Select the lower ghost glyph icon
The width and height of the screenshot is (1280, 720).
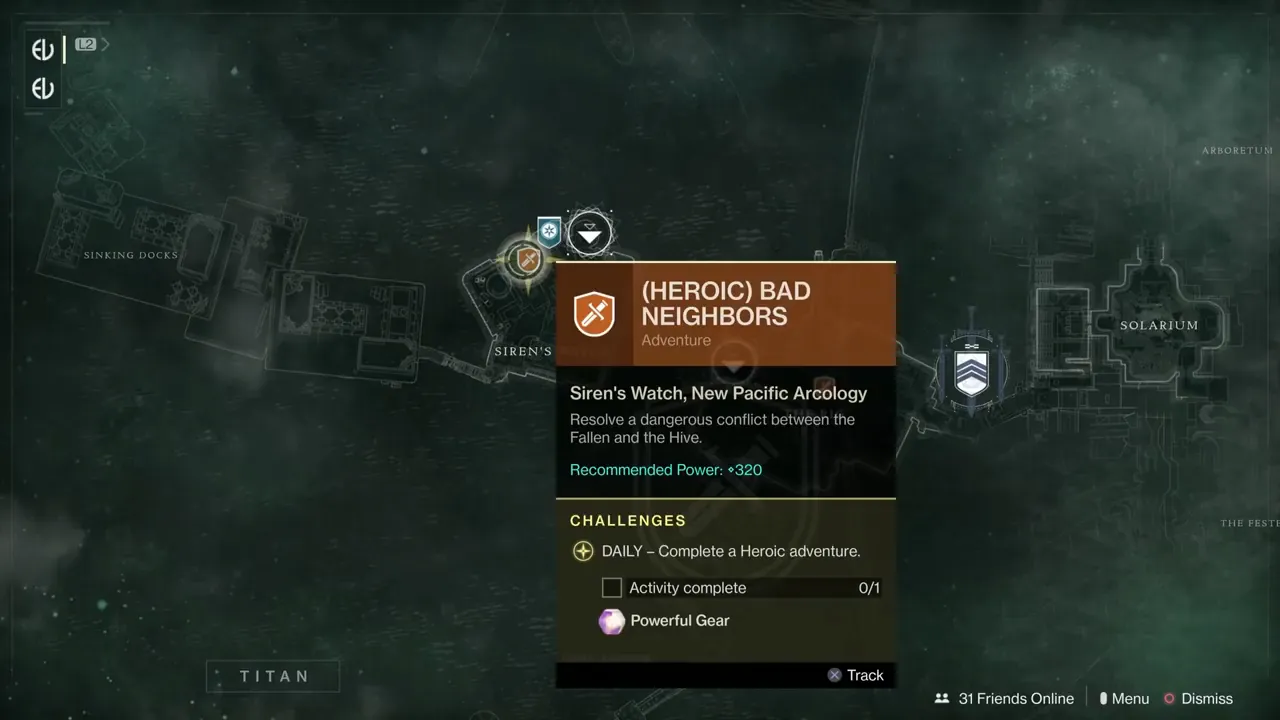43,89
